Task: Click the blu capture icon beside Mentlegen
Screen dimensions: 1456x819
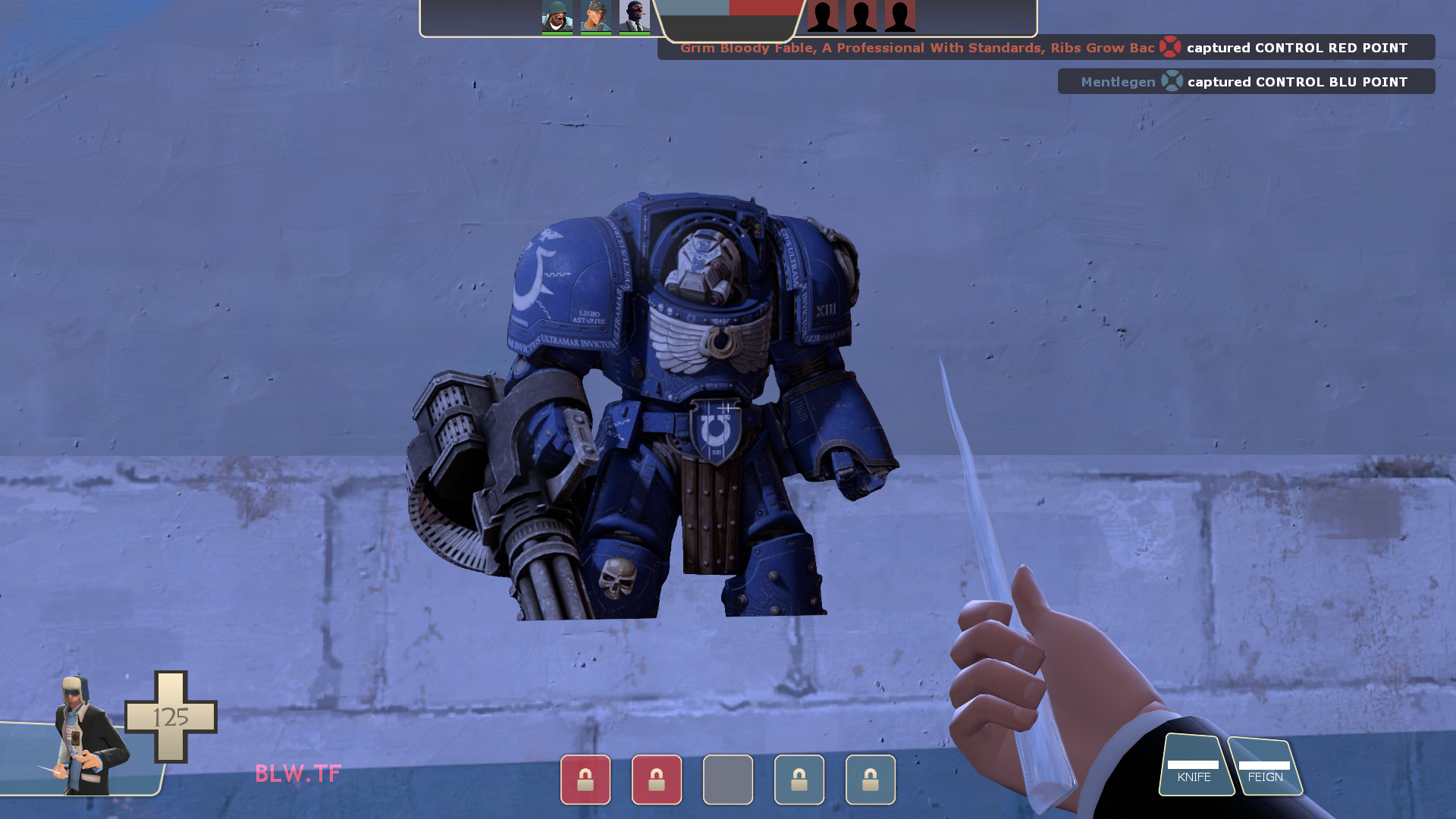Action: coord(1172,81)
